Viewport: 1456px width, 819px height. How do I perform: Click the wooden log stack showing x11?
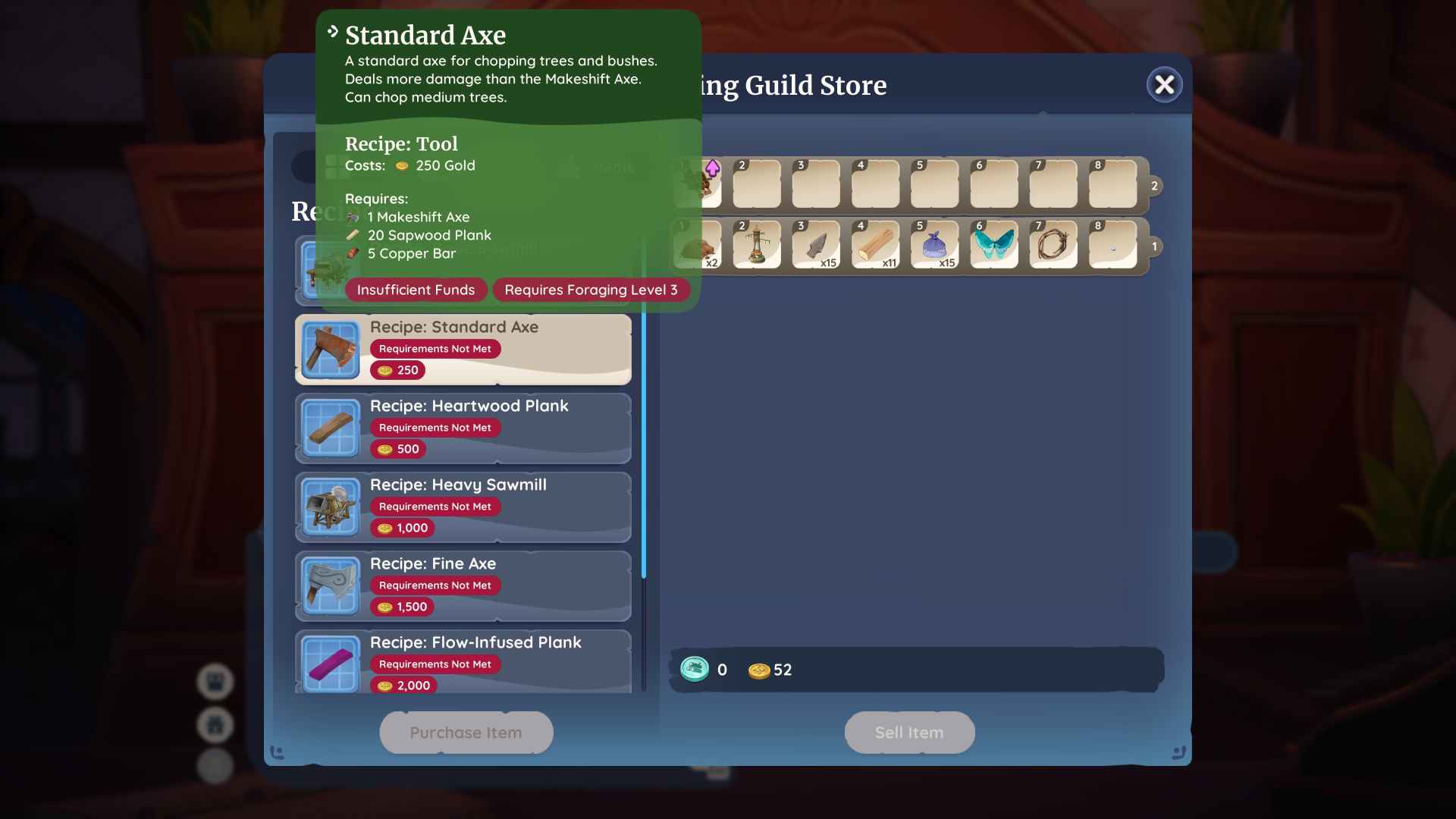[x=875, y=244]
